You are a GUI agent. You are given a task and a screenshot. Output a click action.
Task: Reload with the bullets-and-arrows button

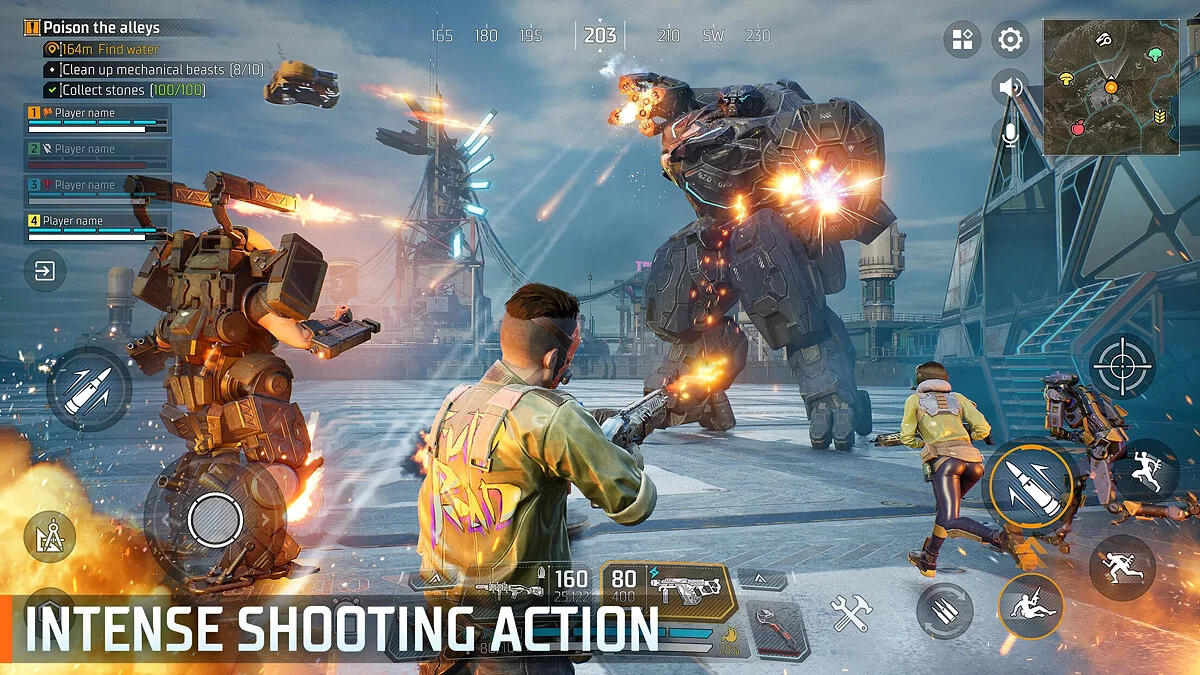[944, 610]
